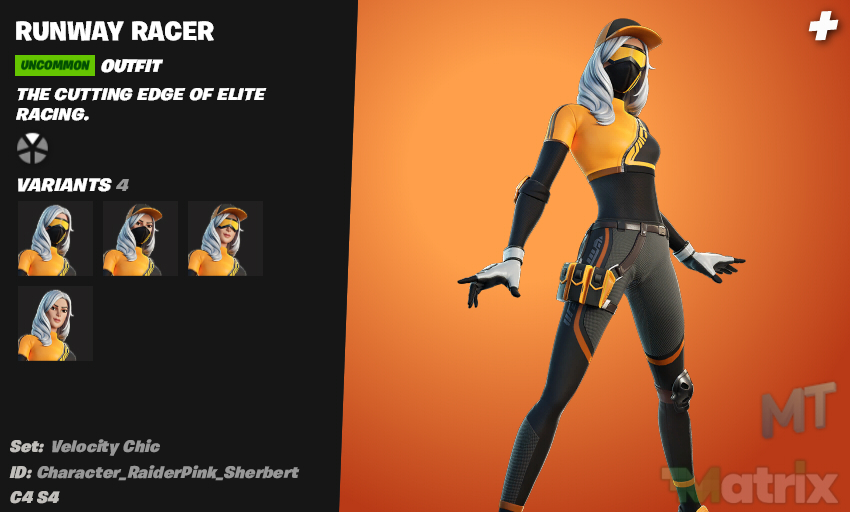Click the white plus icon
Image resolution: width=850 pixels, height=512 pixels.
point(823,27)
